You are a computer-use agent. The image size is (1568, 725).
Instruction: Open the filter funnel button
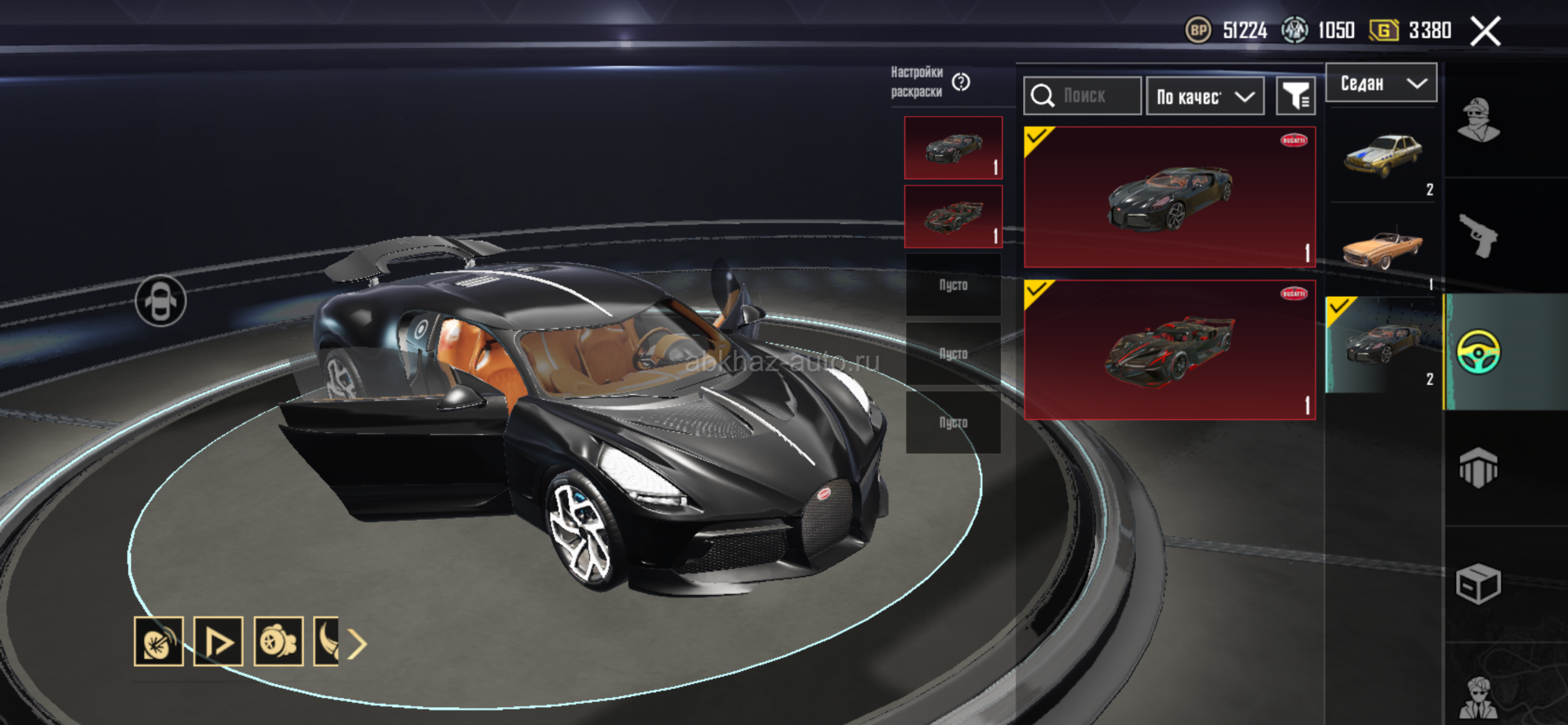[1295, 96]
